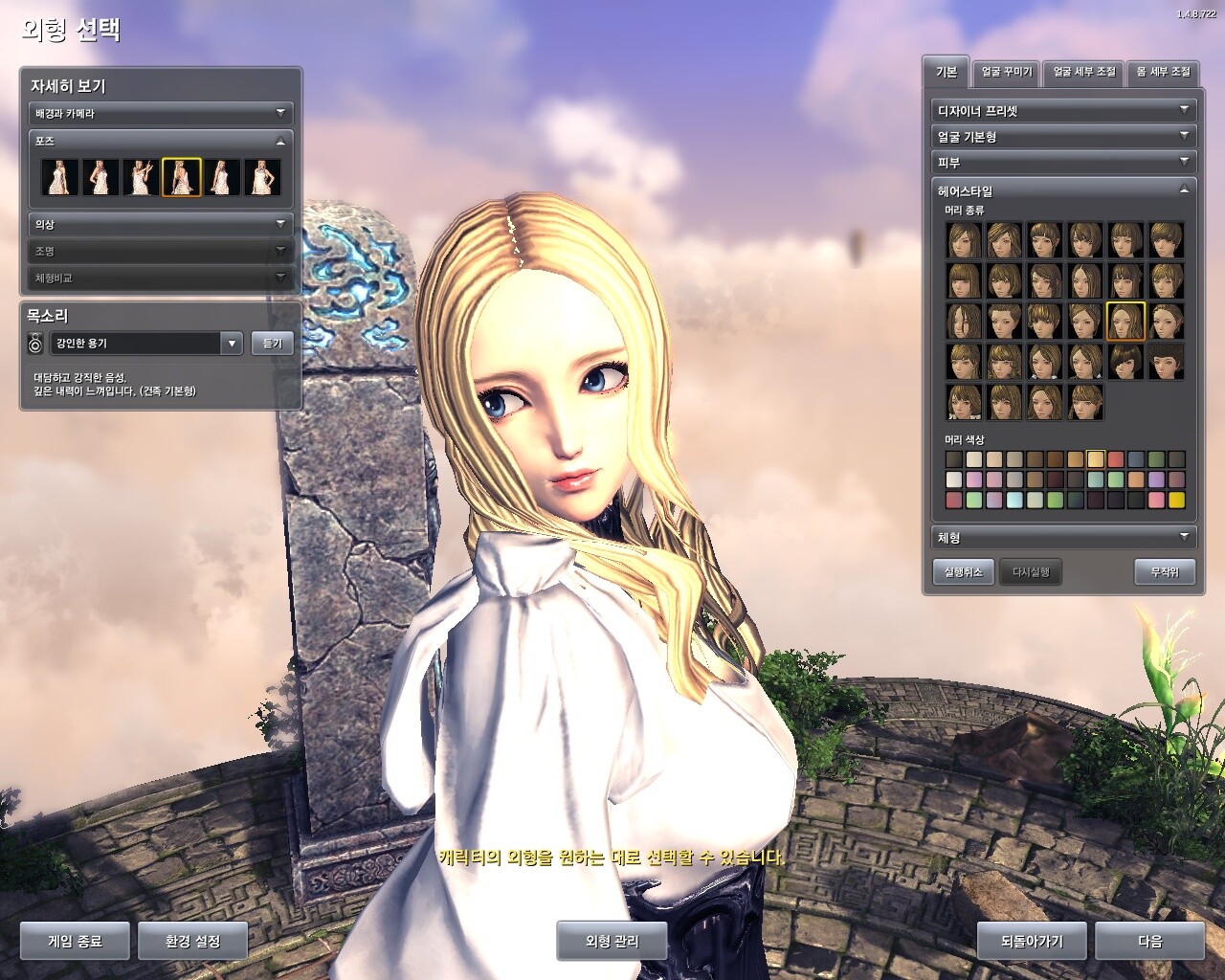The width and height of the screenshot is (1225, 980).
Task: Go back with 되돌아가기
Action: point(1032,941)
